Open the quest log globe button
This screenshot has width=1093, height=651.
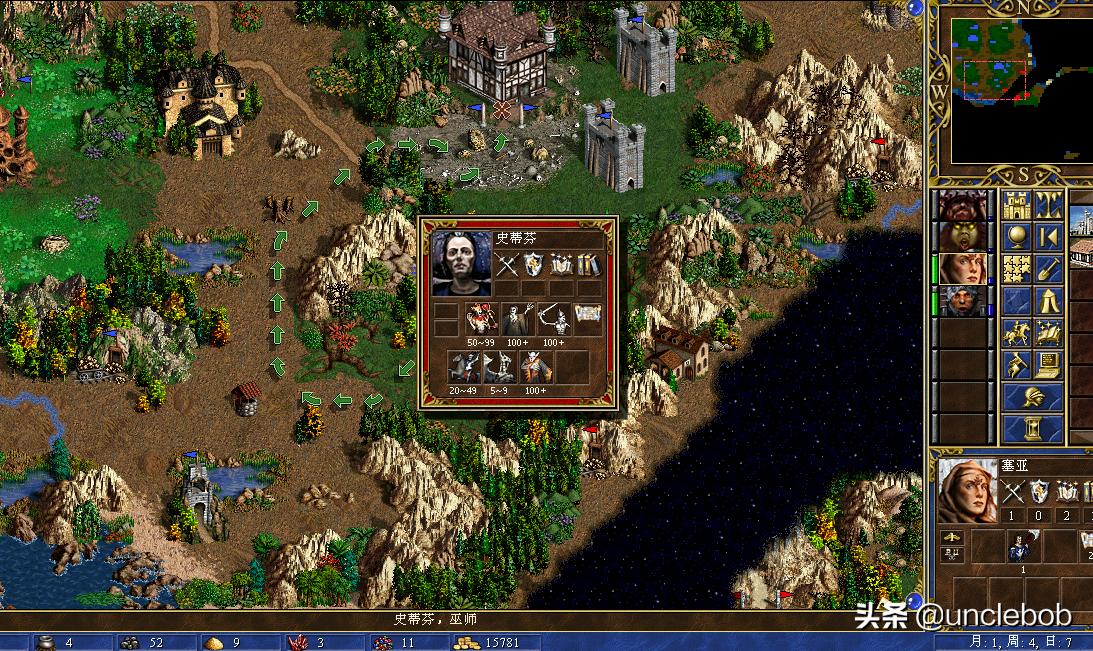click(x=1016, y=238)
